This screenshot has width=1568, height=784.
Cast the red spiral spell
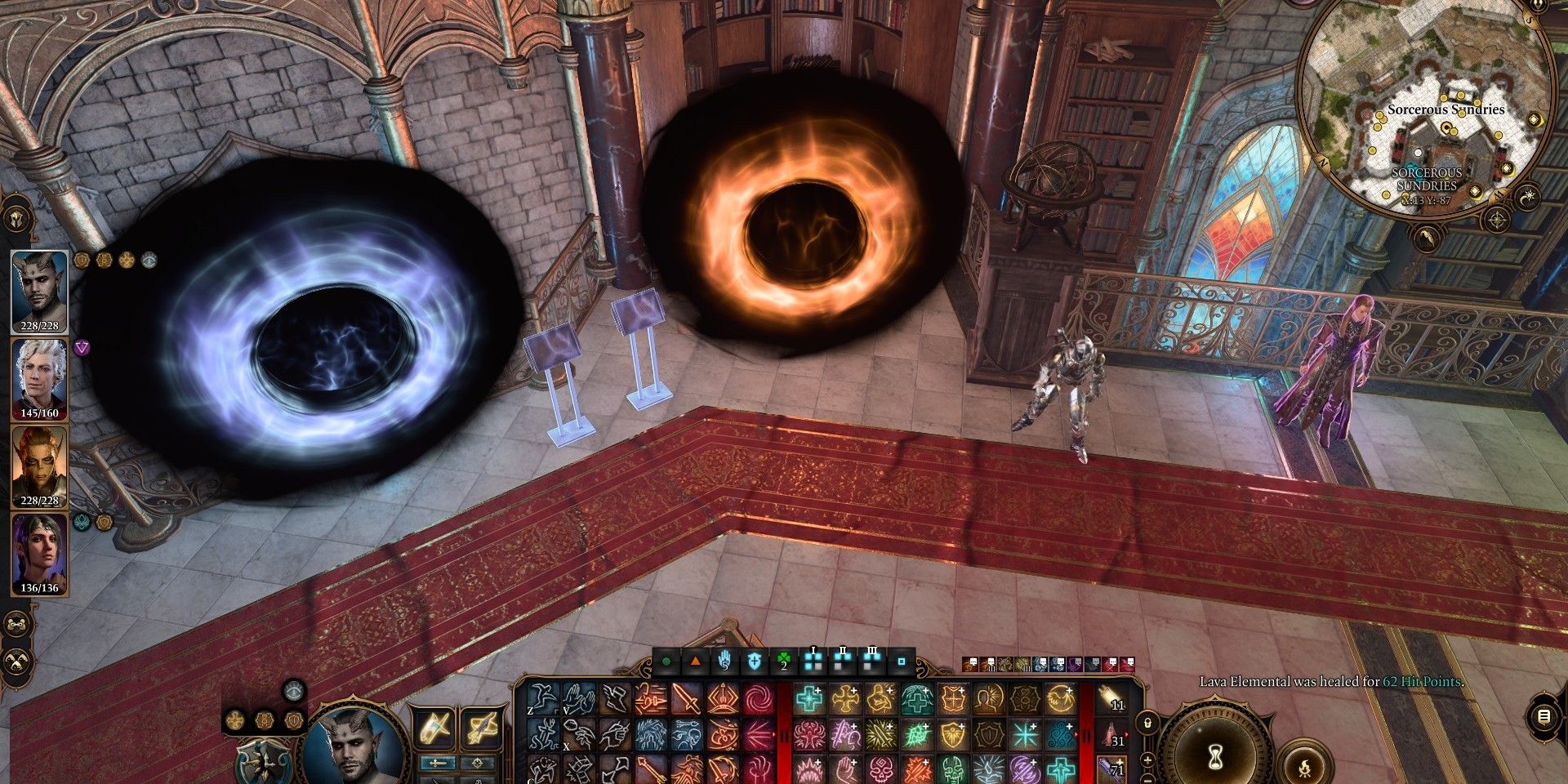coord(759,700)
